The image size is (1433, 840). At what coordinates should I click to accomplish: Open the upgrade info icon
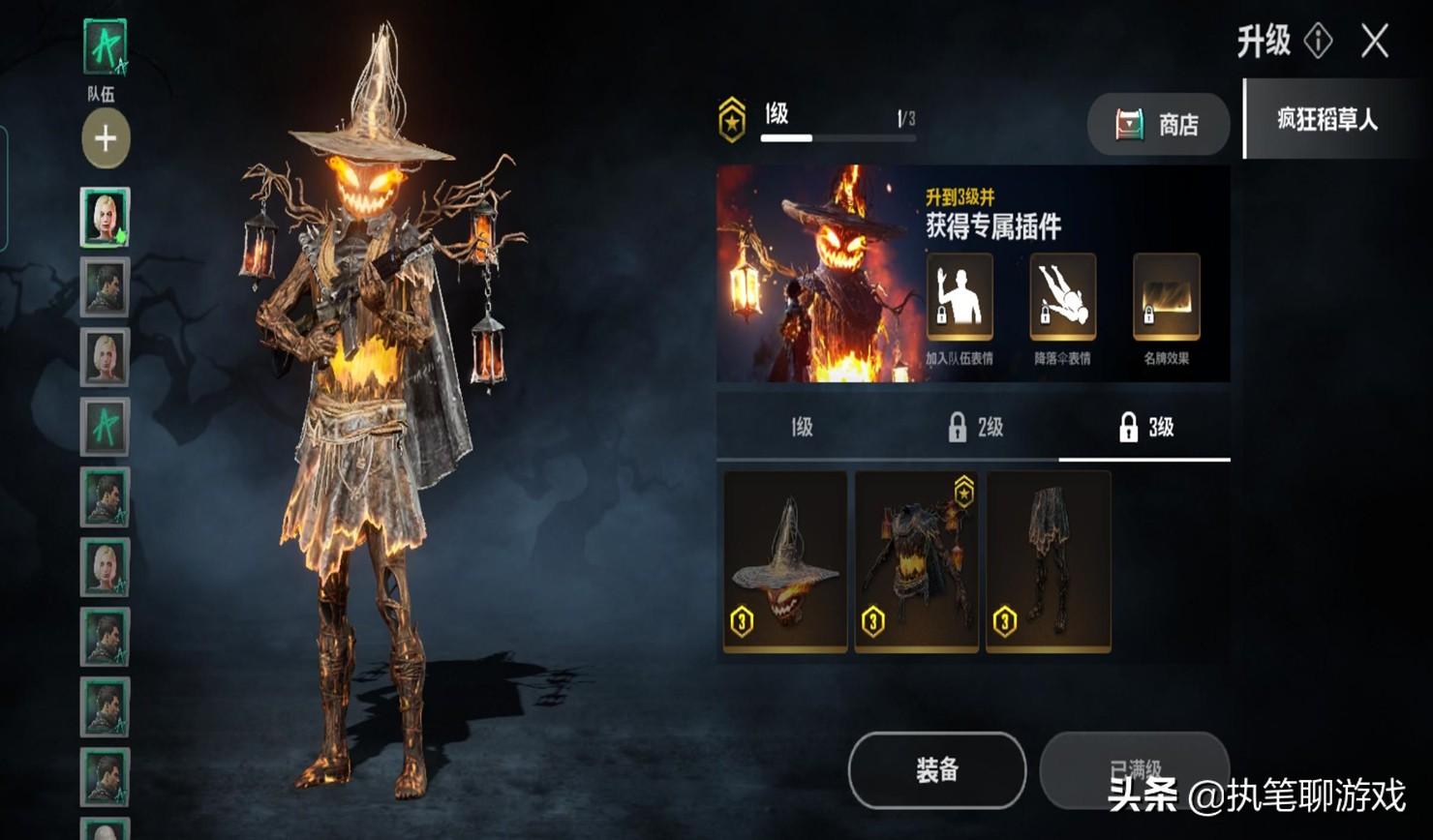[x=1319, y=41]
